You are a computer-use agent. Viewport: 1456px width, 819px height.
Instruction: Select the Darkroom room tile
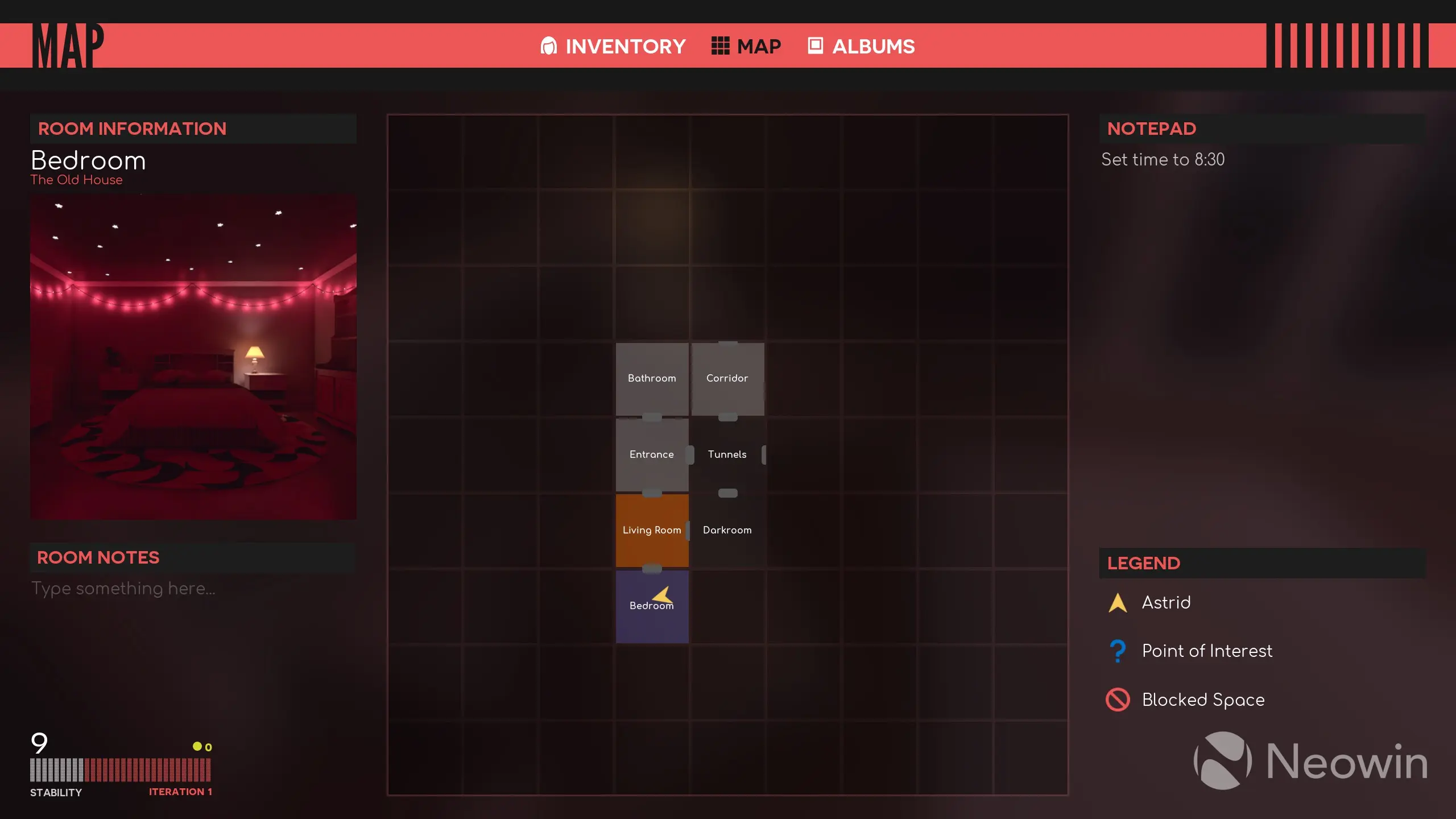click(x=727, y=530)
